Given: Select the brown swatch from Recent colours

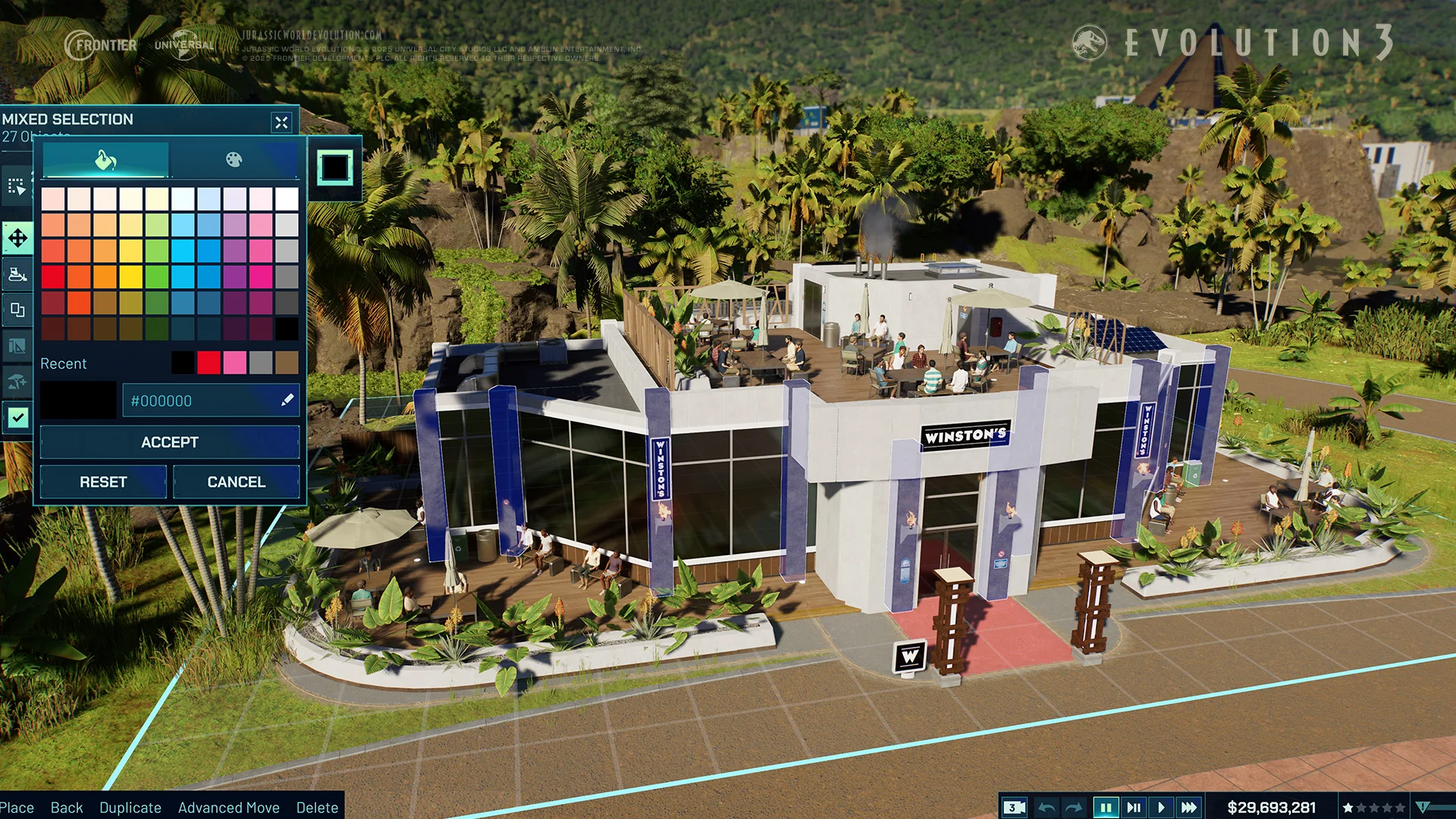Looking at the screenshot, I should 287,363.
